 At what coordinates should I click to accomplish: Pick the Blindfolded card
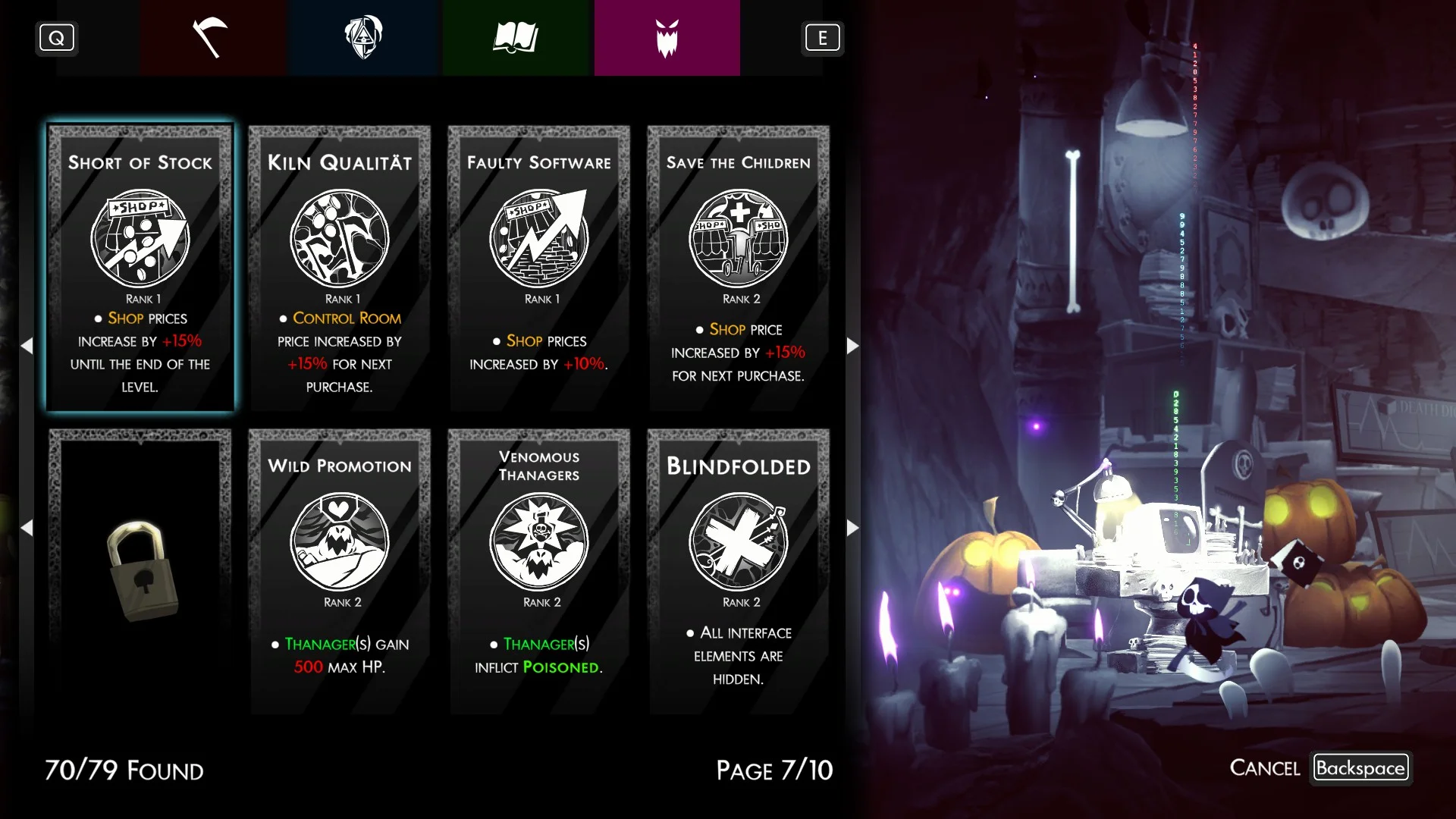pos(739,571)
